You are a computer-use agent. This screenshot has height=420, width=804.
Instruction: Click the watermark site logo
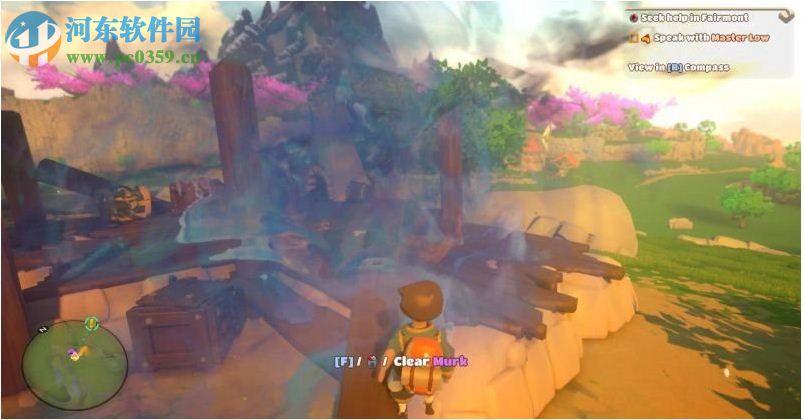tap(32, 37)
